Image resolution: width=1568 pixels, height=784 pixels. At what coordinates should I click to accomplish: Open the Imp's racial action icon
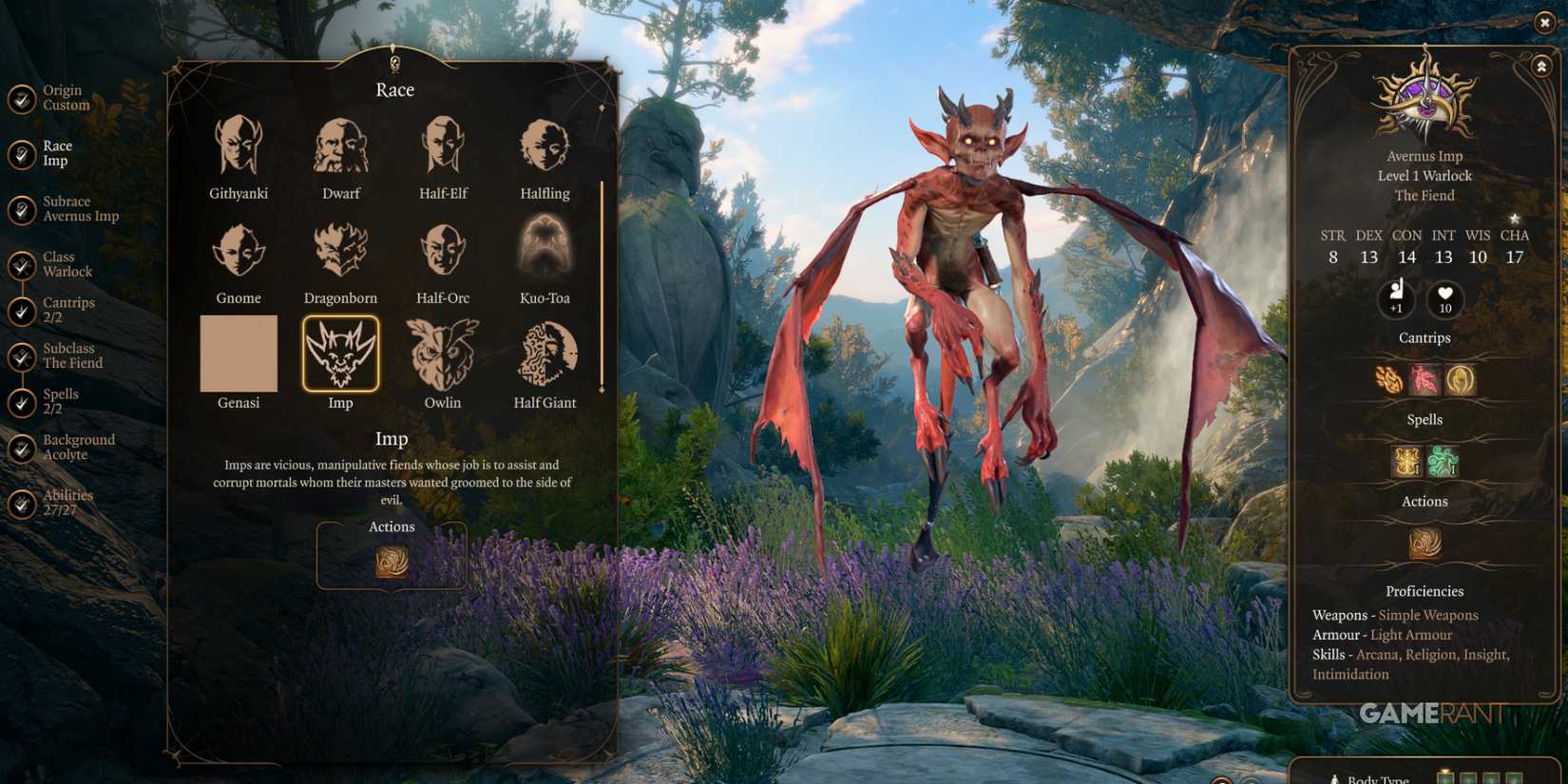point(392,561)
